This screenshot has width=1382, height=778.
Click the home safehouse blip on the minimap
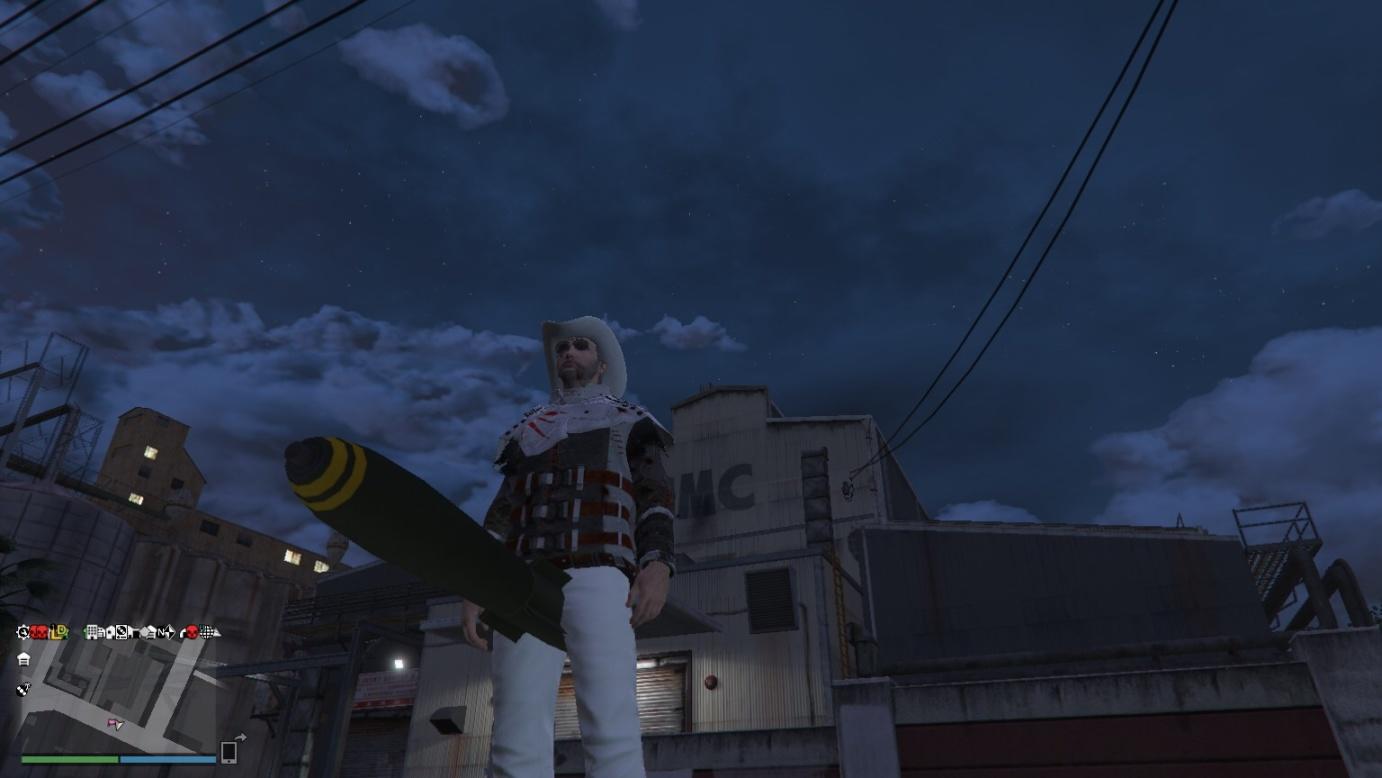23,658
